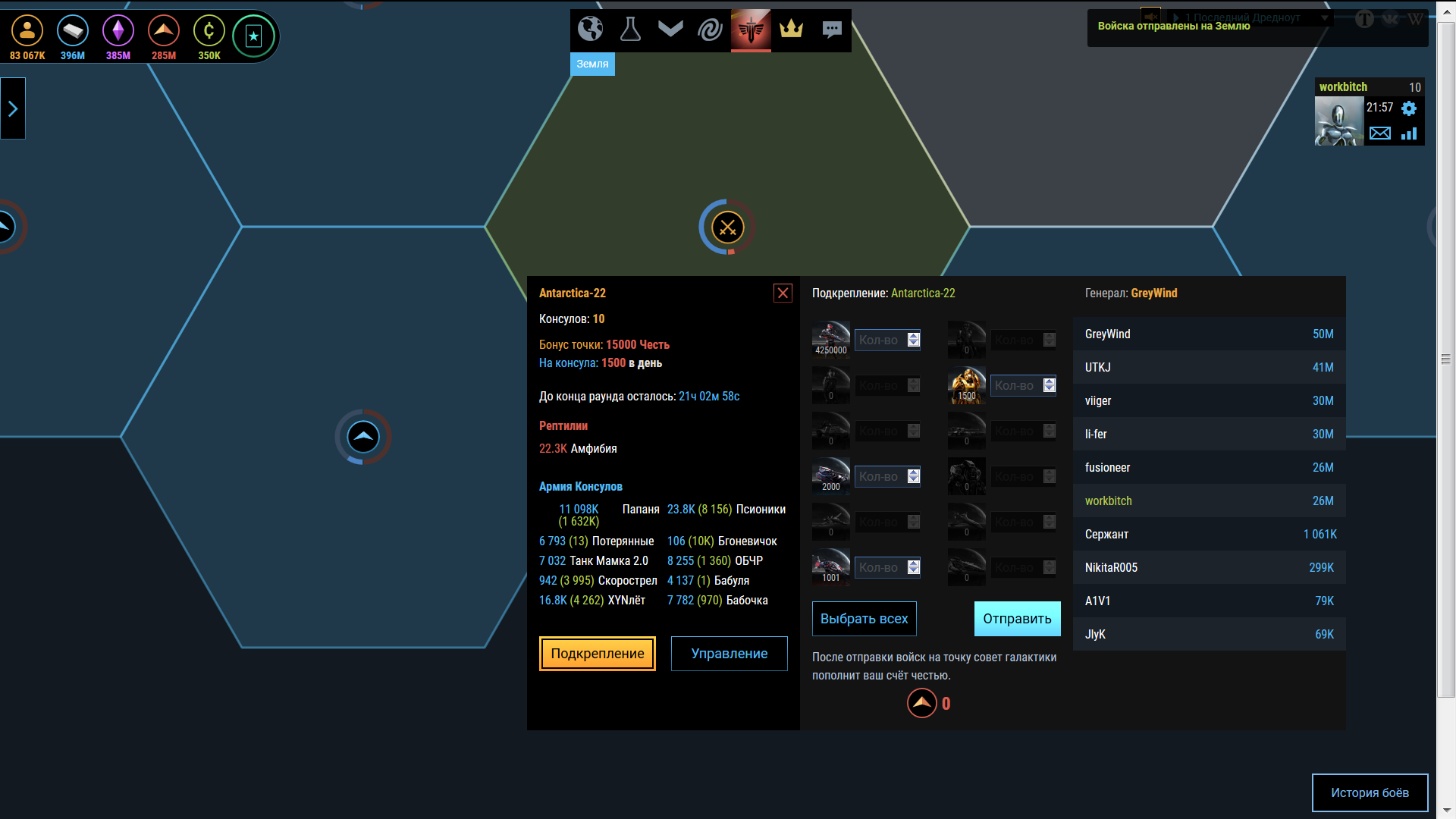This screenshot has width=1456, height=819.
Task: Open the mail envelope icon
Action: (x=1380, y=133)
